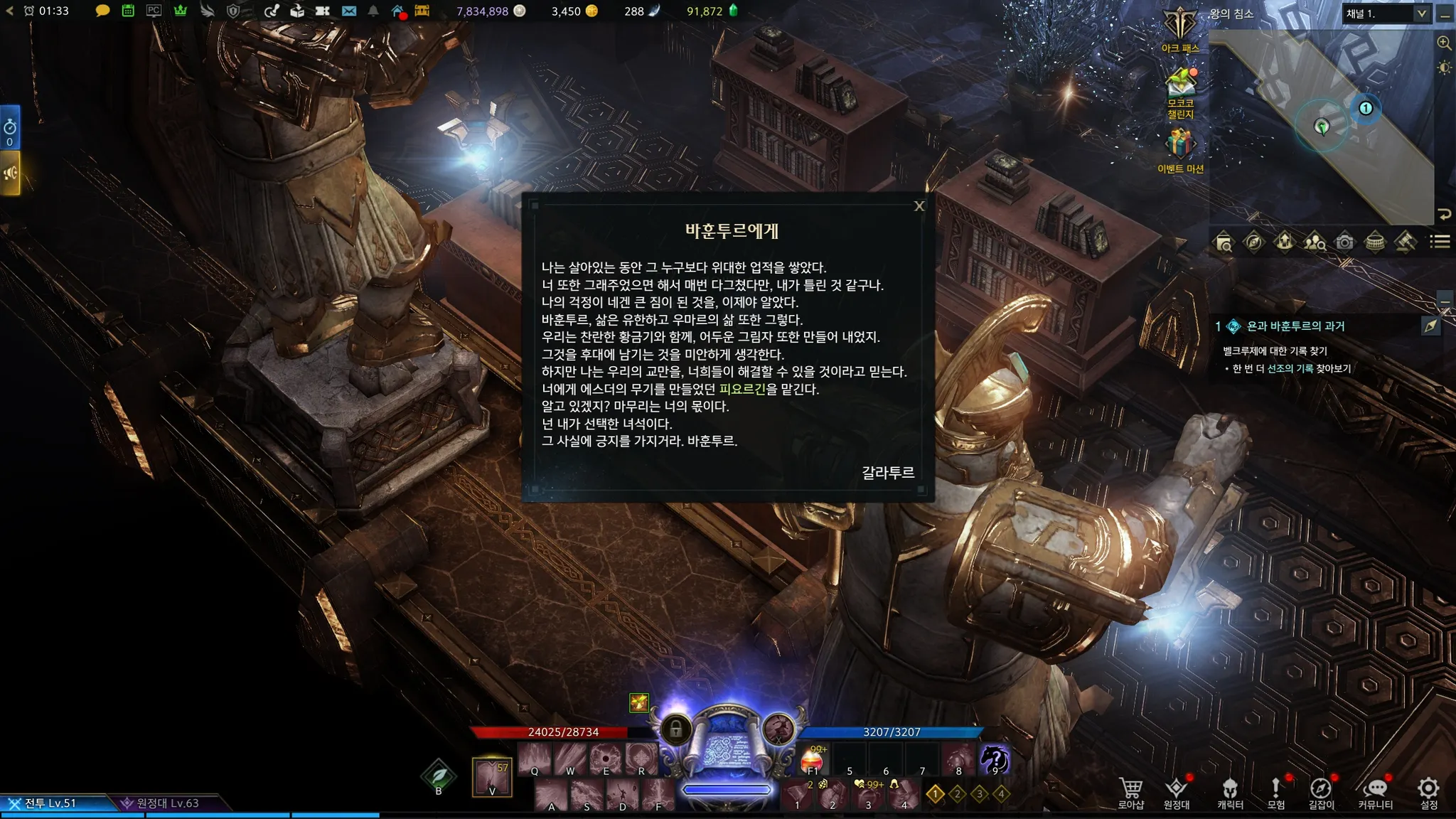Use the F1 health potion slot
The height and width of the screenshot is (819, 1456).
click(813, 761)
